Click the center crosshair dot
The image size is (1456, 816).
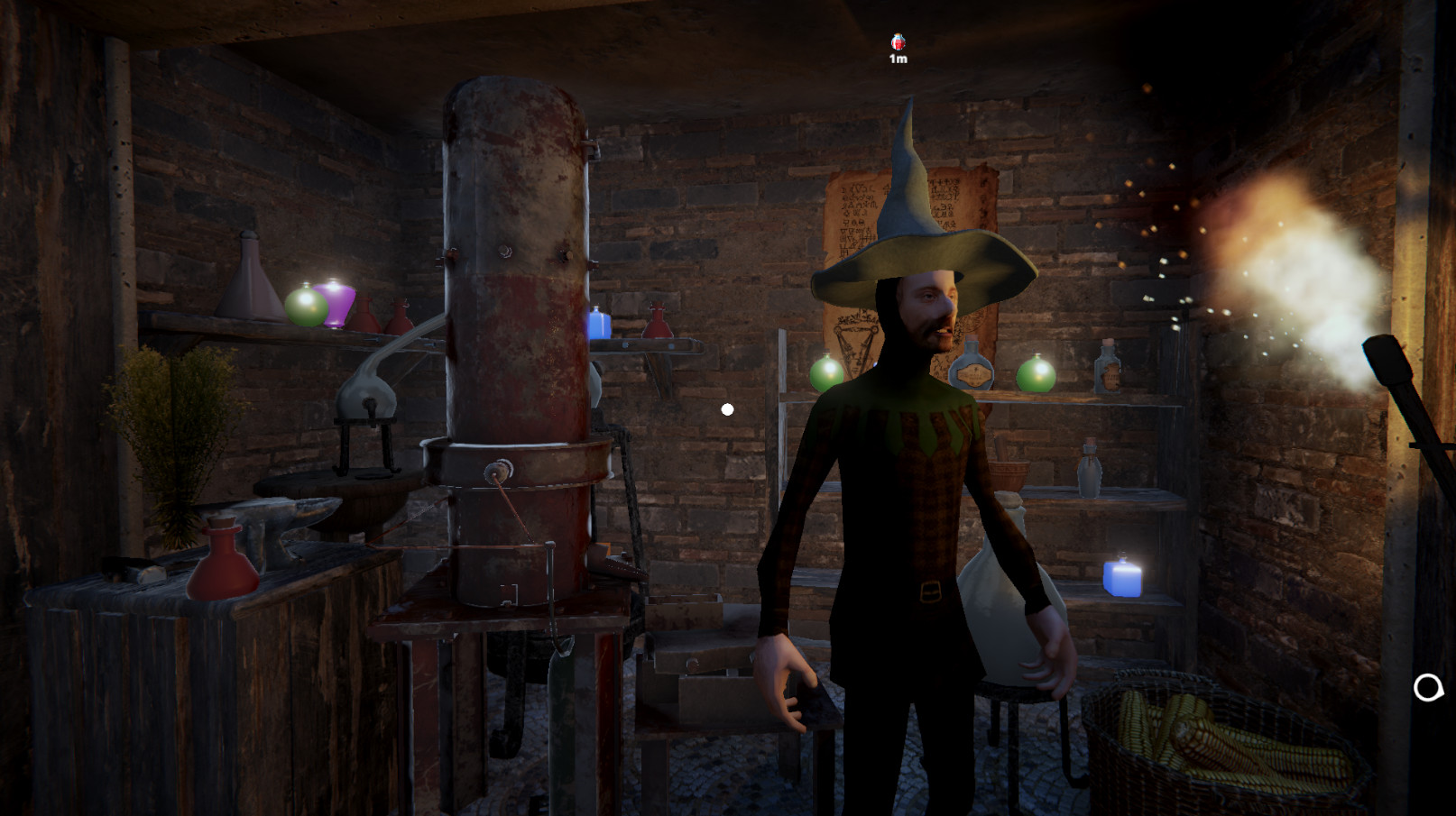[727, 408]
